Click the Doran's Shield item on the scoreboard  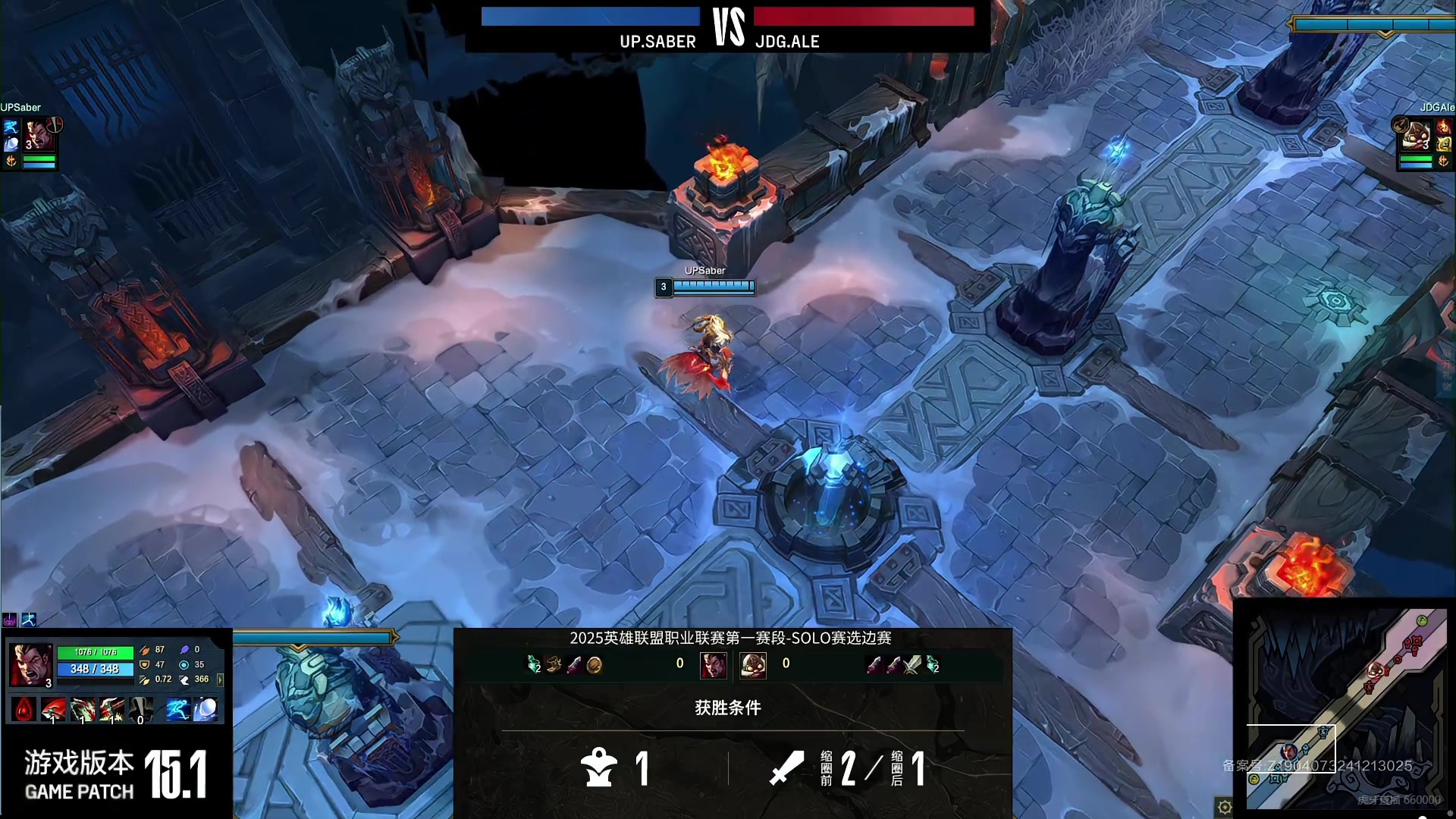595,665
